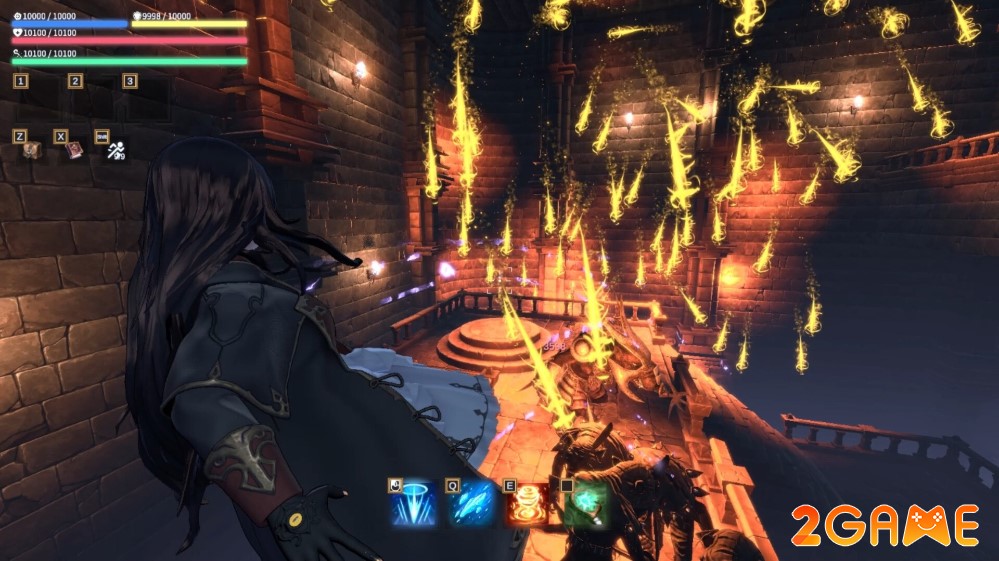Activate the blue light-pillar ability
999x561 pixels.
click(412, 504)
